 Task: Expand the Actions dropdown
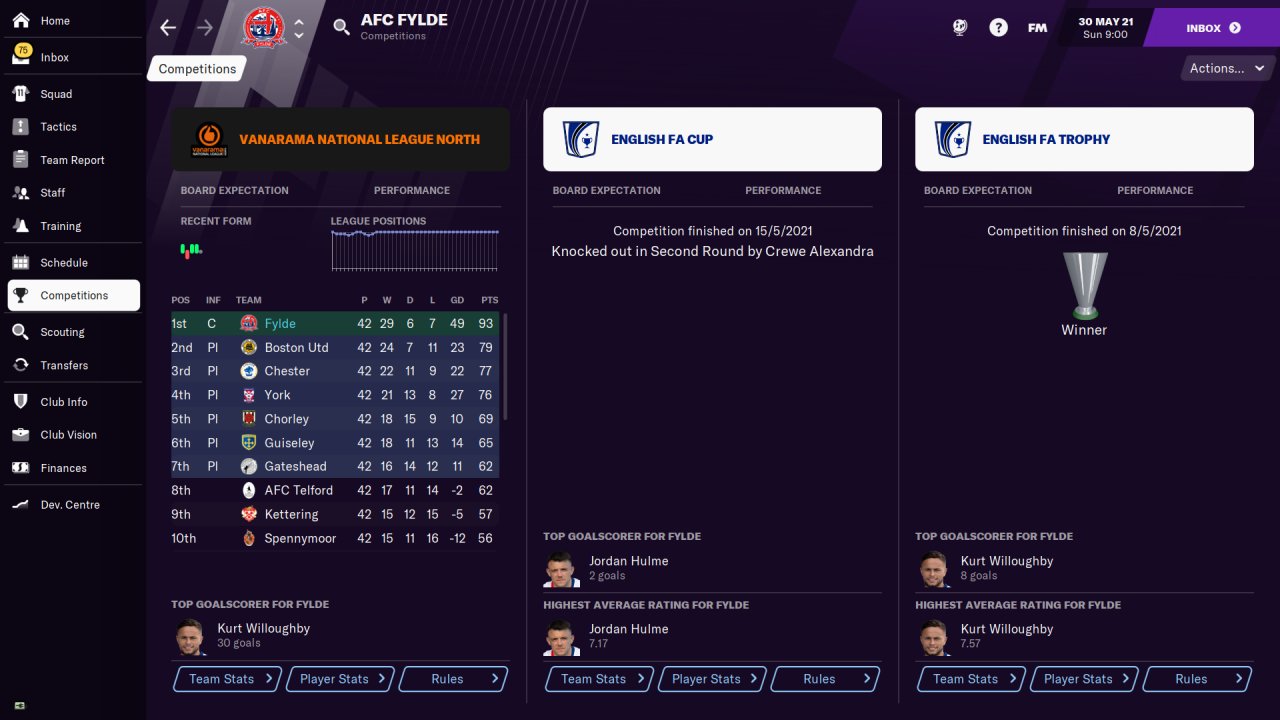1226,69
